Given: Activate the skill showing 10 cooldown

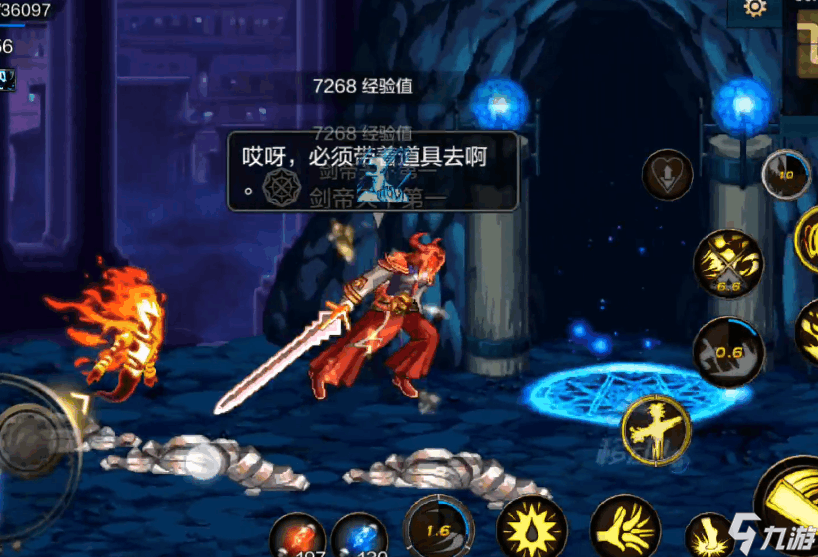Looking at the screenshot, I should (786, 176).
